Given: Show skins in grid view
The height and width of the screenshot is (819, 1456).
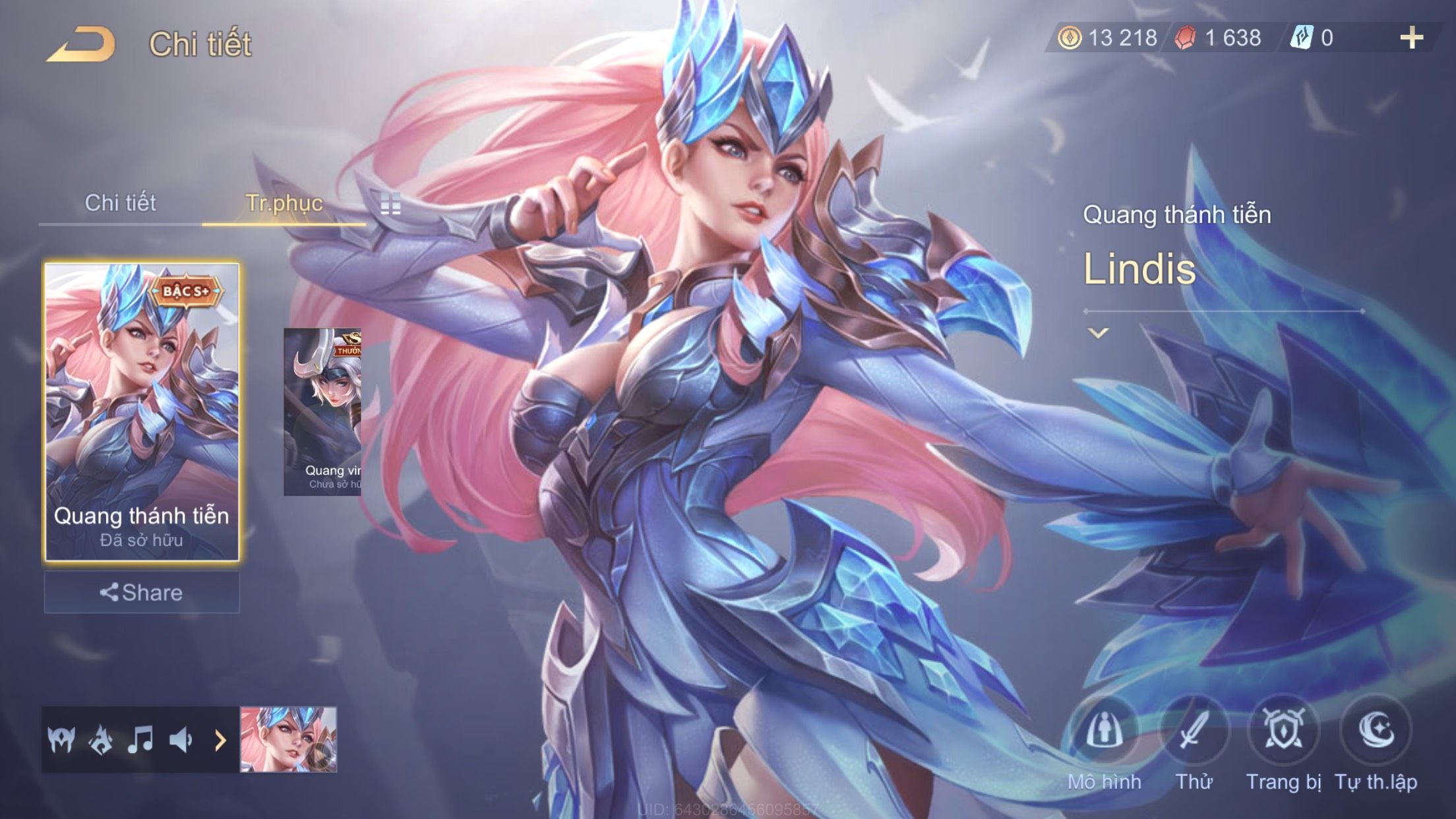Looking at the screenshot, I should (x=390, y=204).
